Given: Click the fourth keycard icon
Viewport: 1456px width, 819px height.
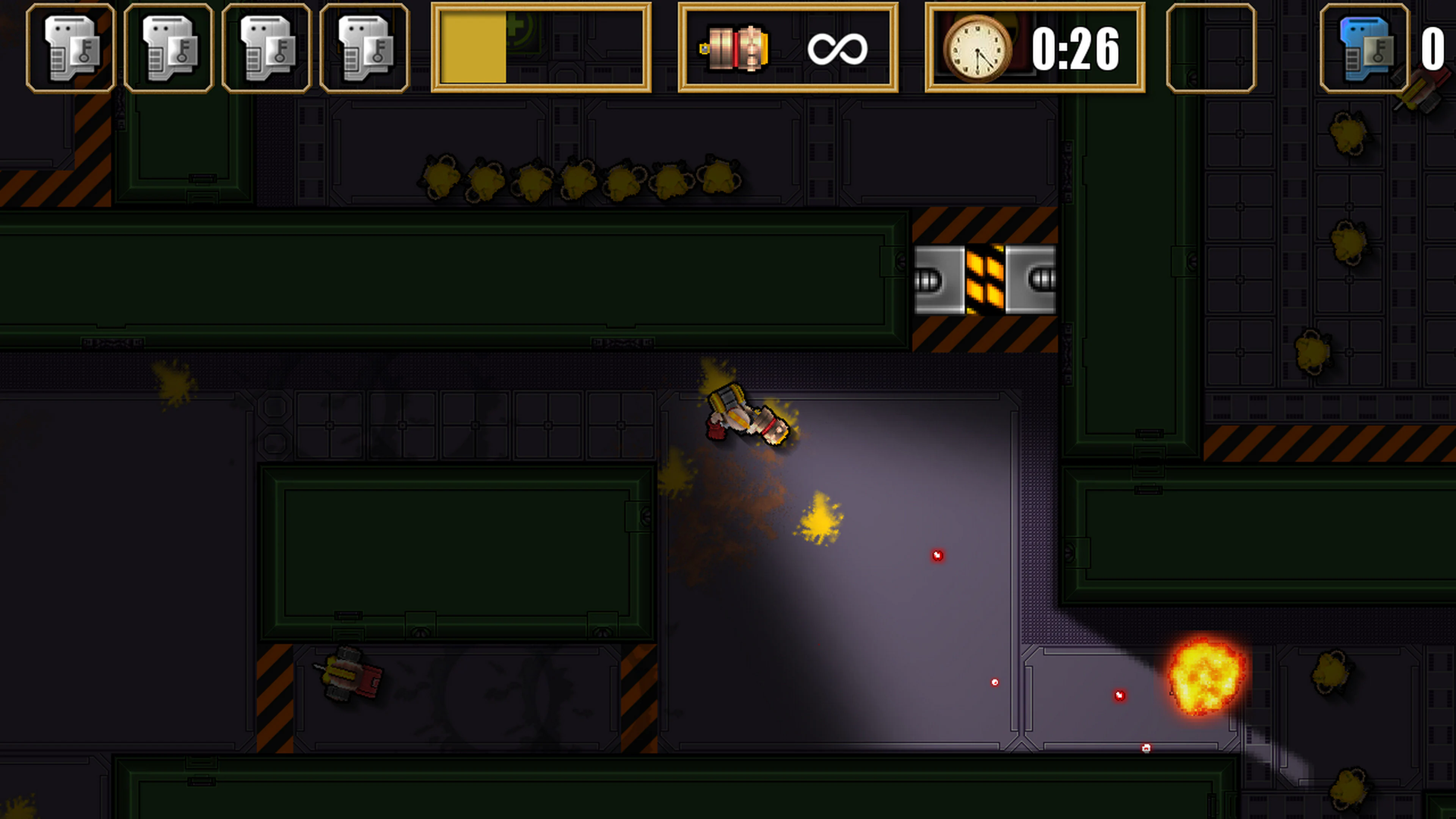Looking at the screenshot, I should coord(364,47).
